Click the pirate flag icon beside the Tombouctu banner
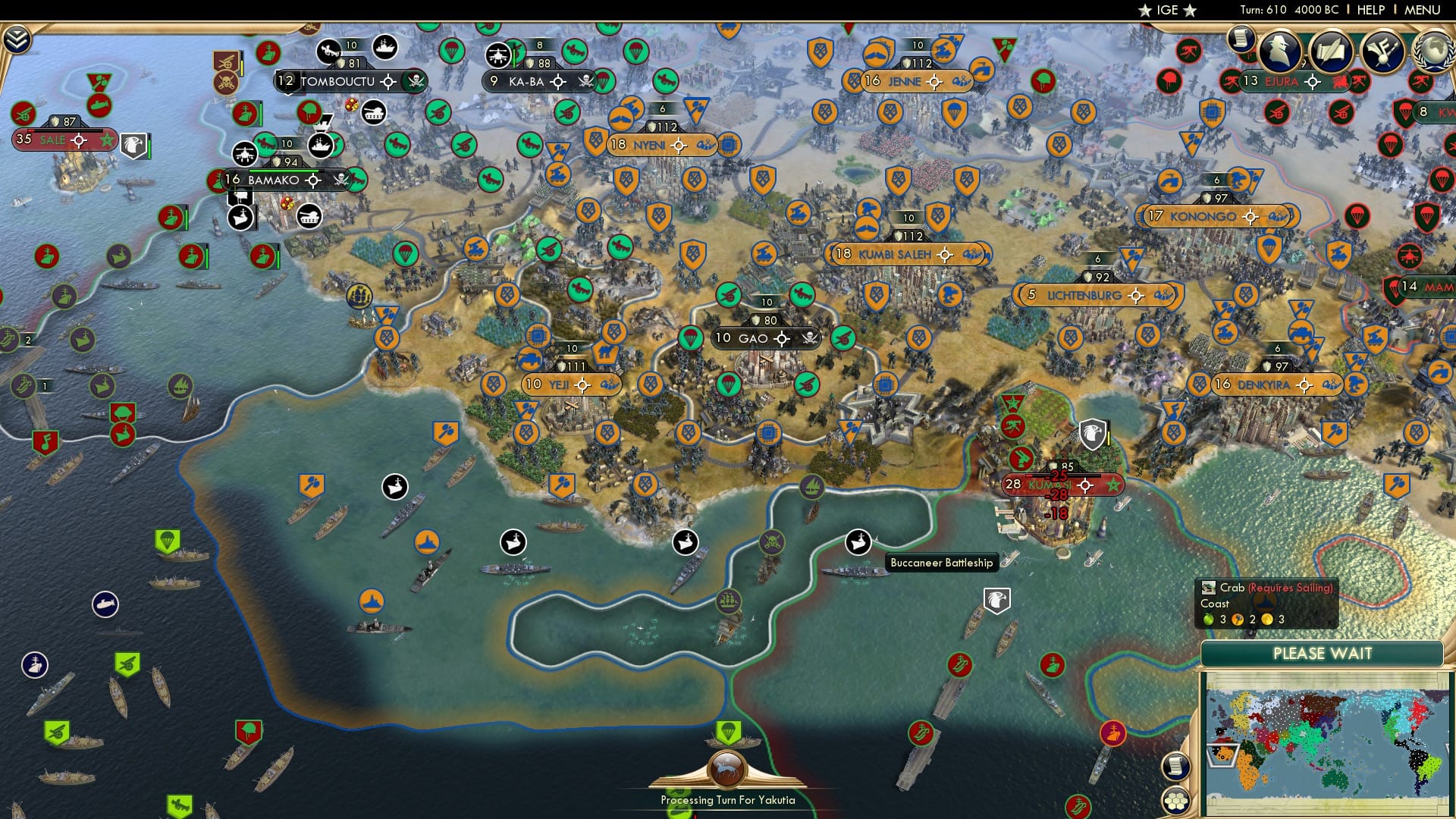Image resolution: width=1456 pixels, height=819 pixels. tap(414, 80)
